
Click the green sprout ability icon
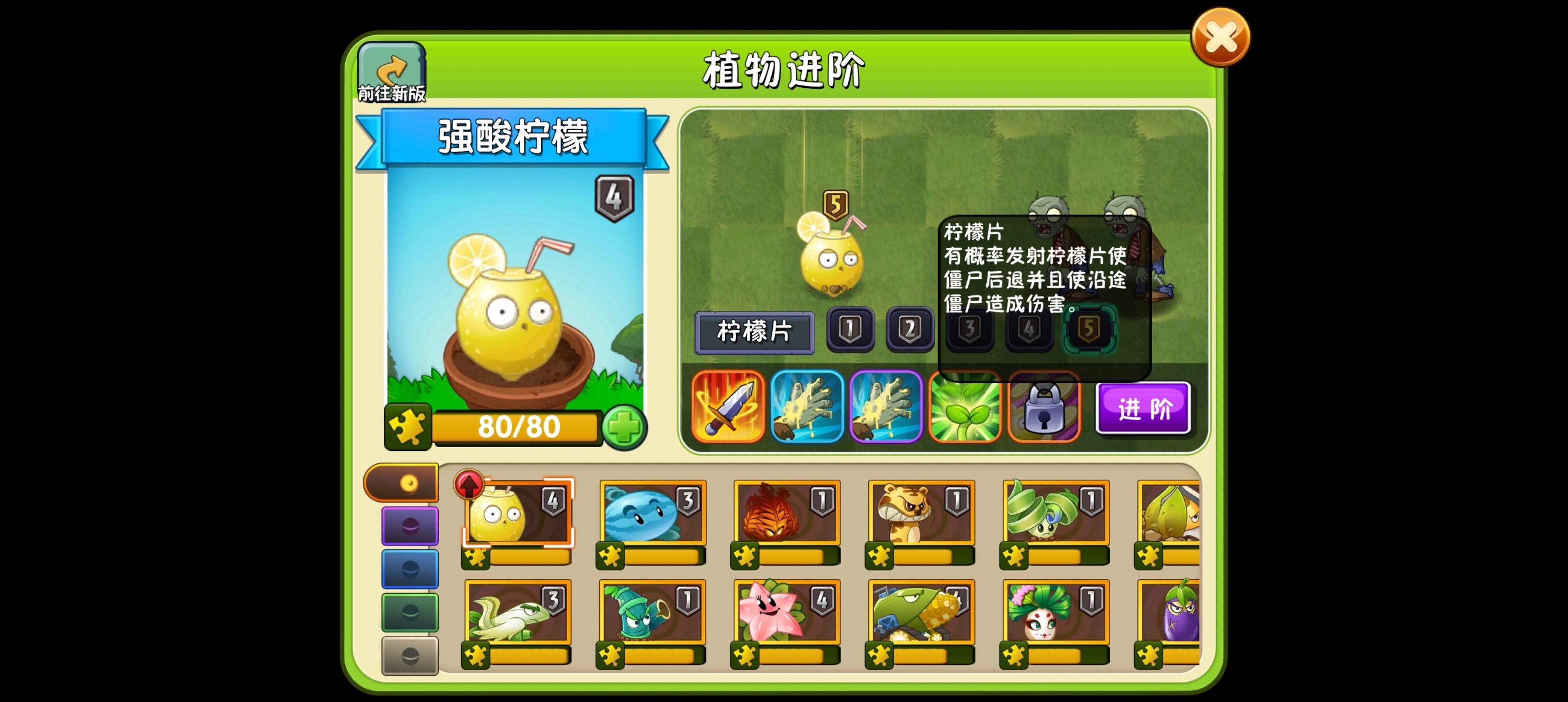(965, 407)
